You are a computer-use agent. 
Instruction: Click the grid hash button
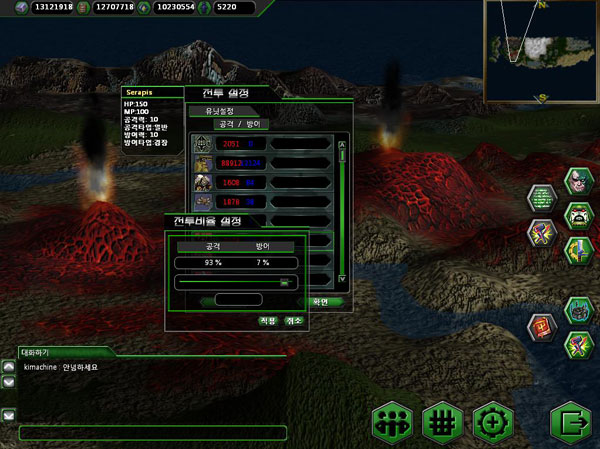[x=442, y=422]
